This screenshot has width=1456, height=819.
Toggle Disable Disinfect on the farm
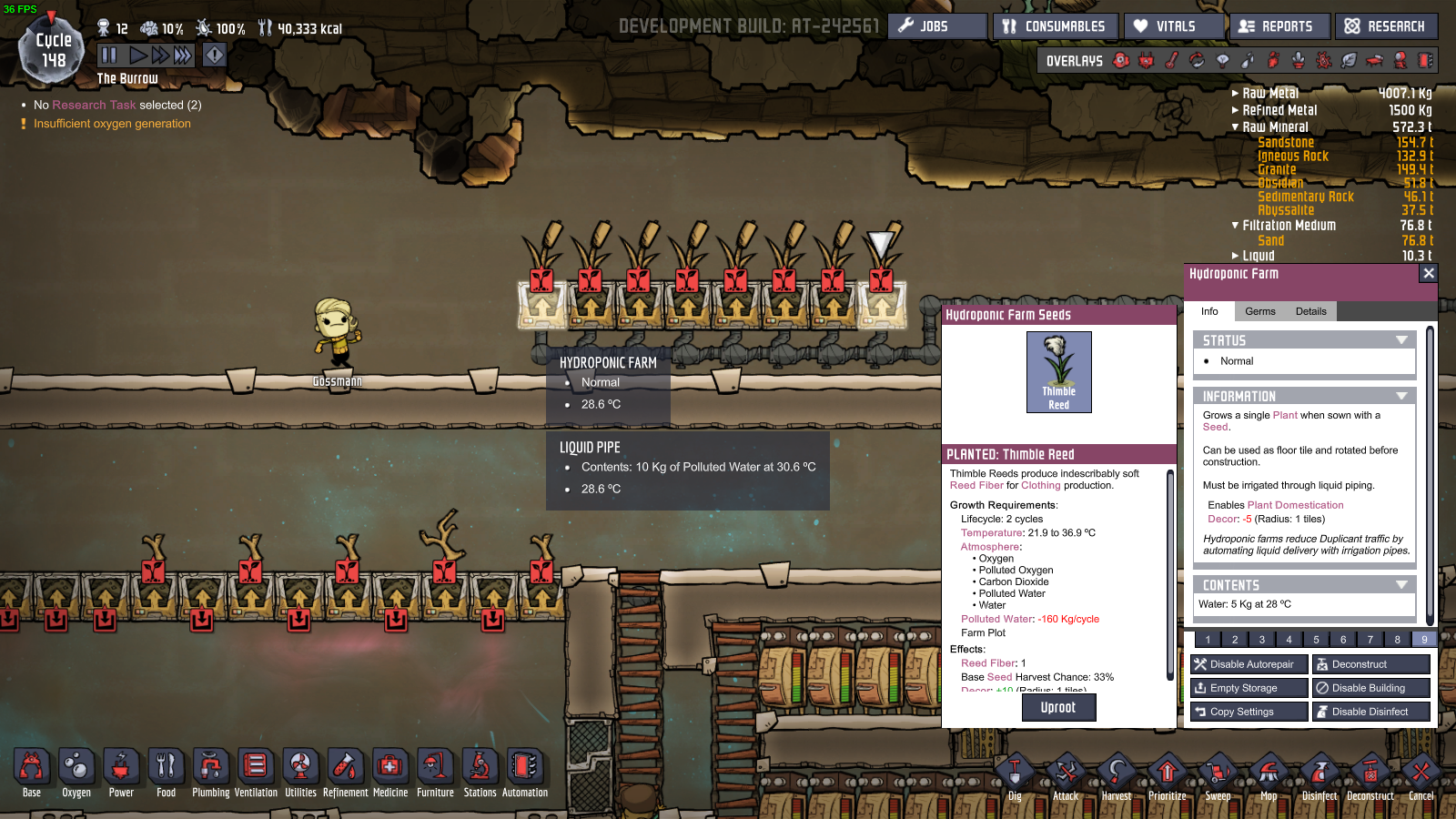point(1370,711)
